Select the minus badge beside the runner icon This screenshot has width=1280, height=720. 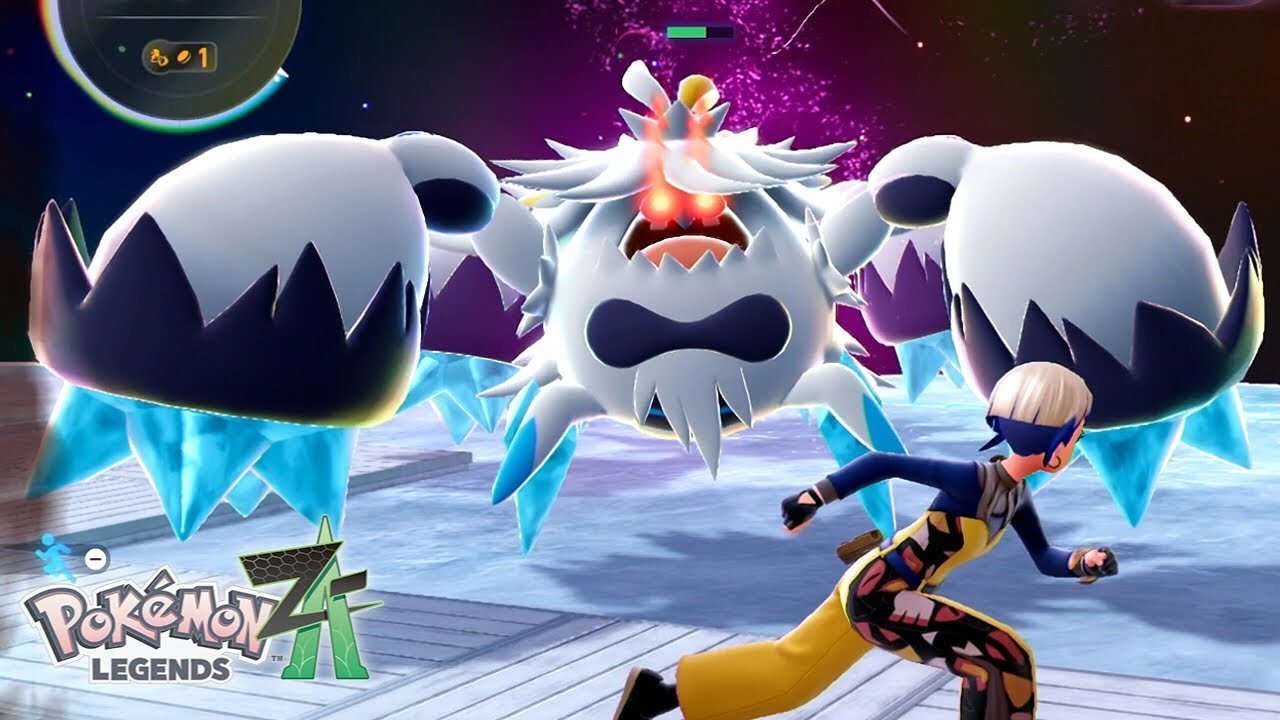pyautogui.click(x=95, y=558)
